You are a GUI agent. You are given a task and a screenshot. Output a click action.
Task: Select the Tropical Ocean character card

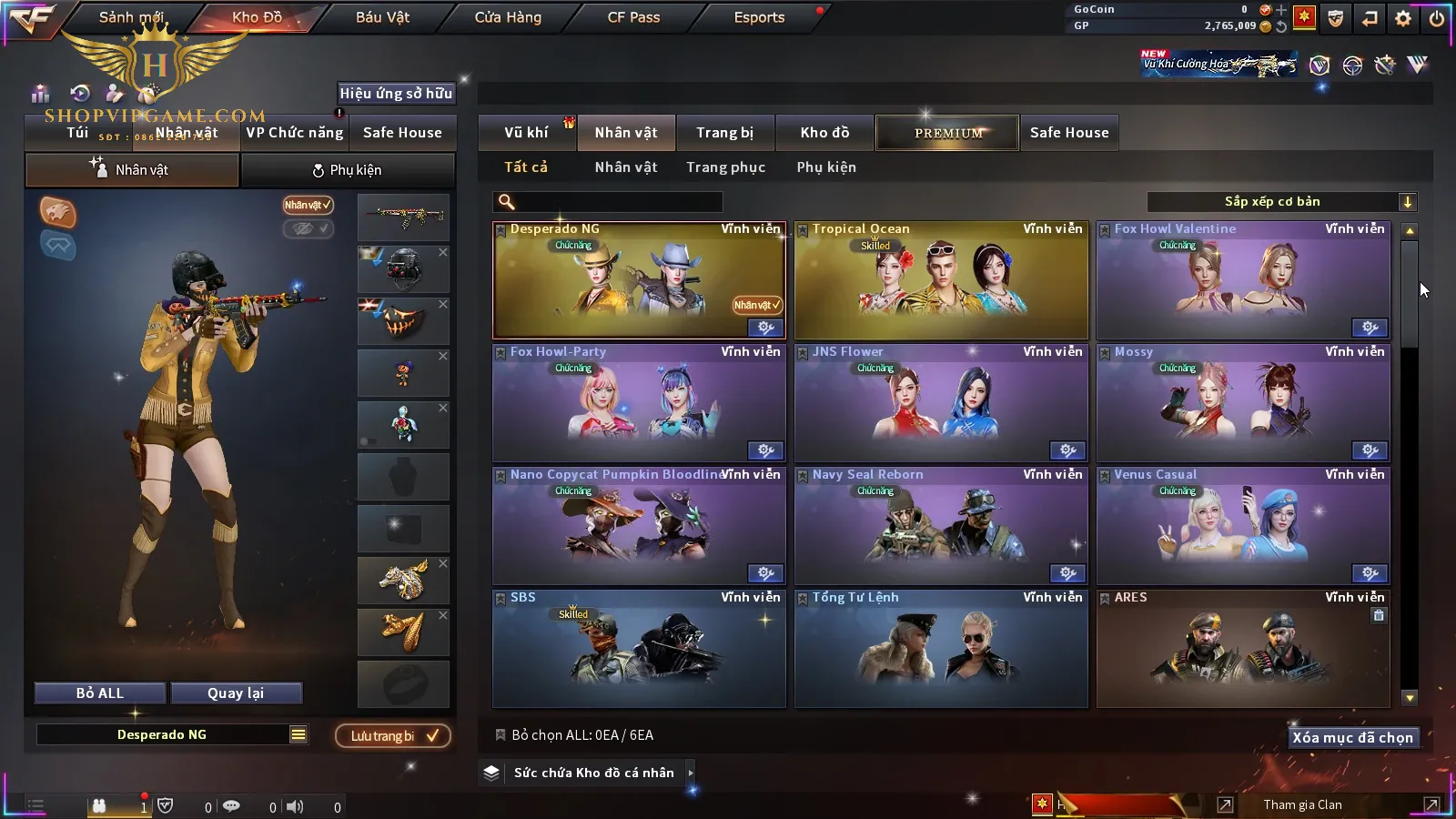[941, 282]
